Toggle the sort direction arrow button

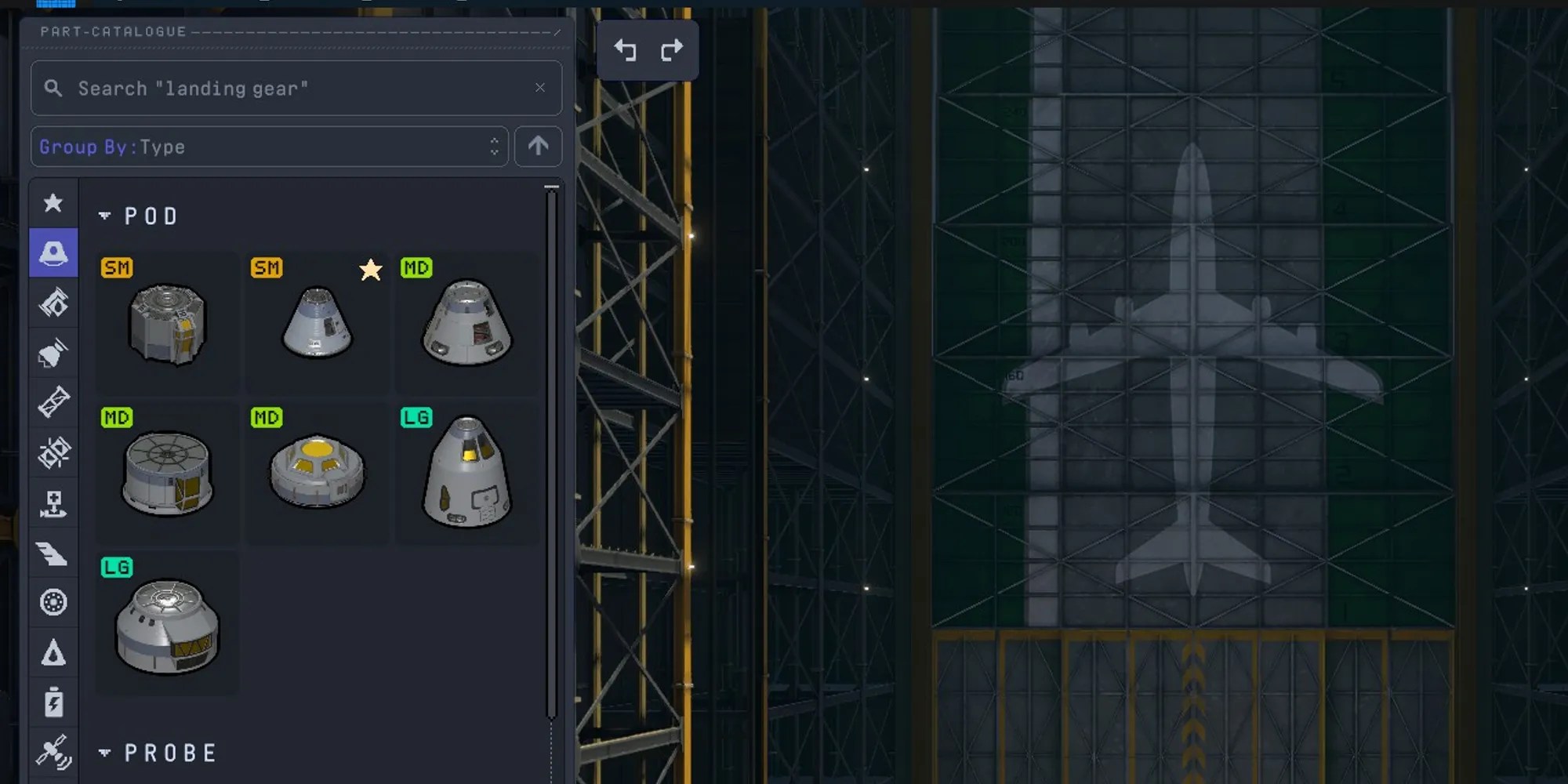[538, 147]
